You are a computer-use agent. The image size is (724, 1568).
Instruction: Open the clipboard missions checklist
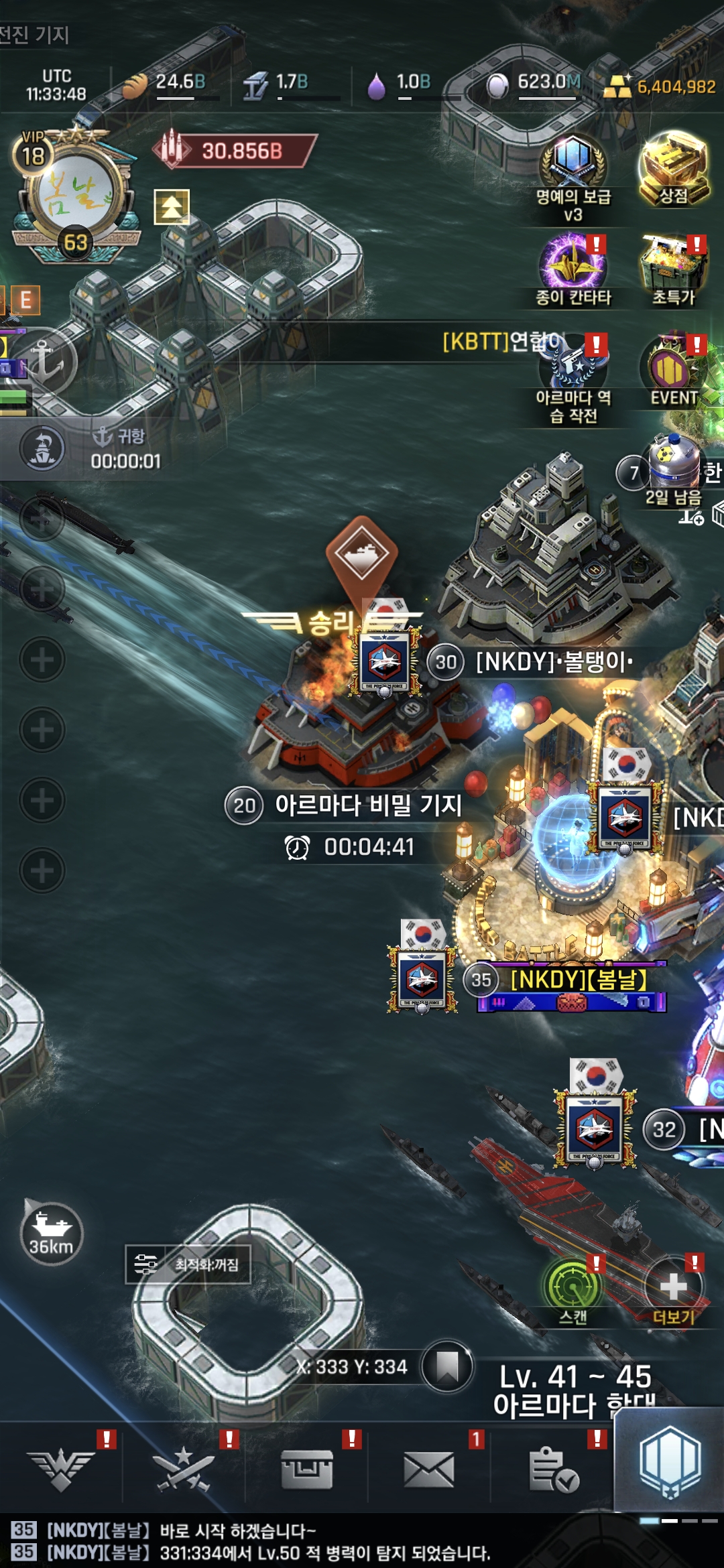553,1470
